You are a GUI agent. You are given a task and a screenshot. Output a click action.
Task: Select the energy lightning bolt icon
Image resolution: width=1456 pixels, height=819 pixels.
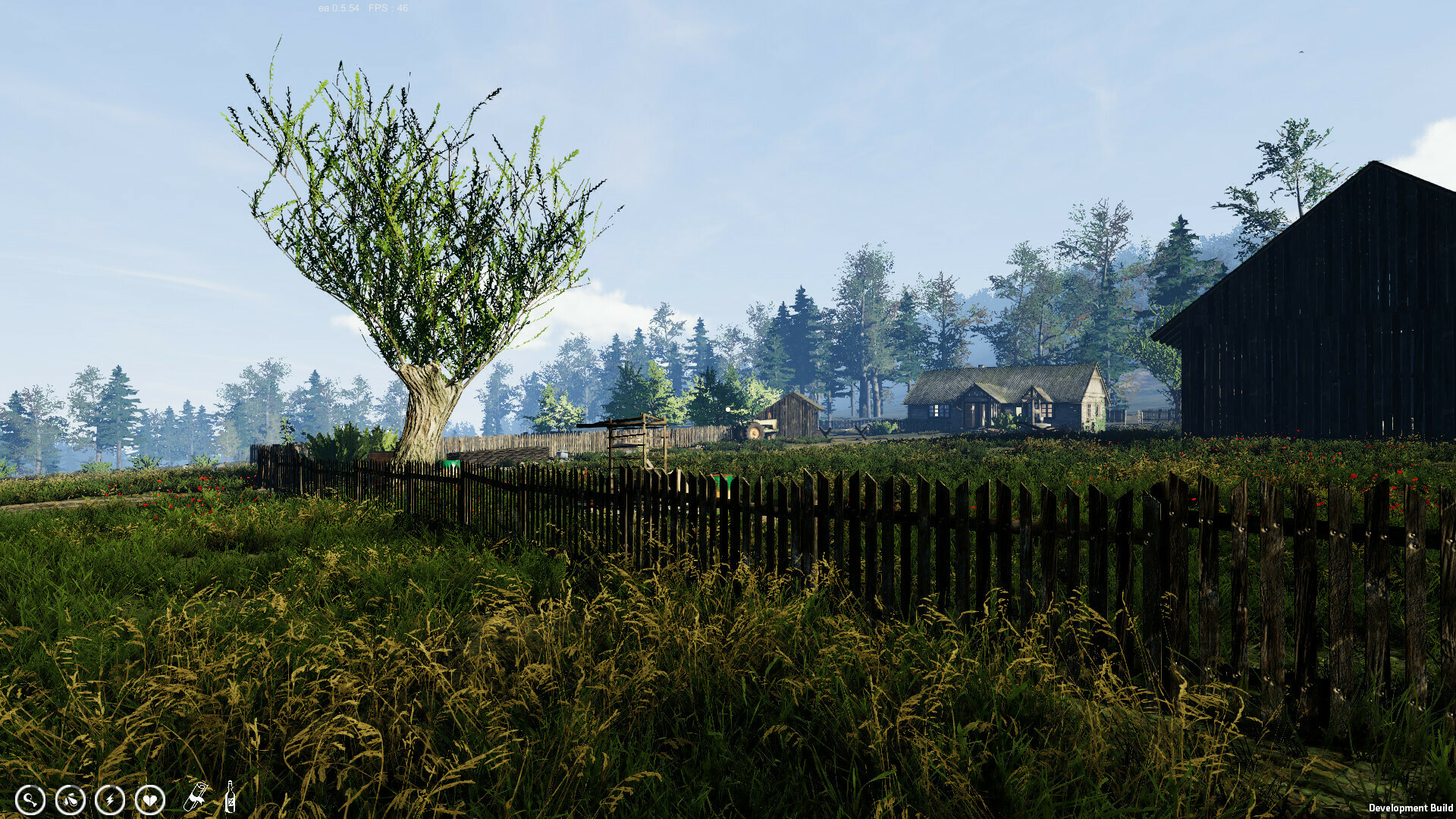(110, 800)
